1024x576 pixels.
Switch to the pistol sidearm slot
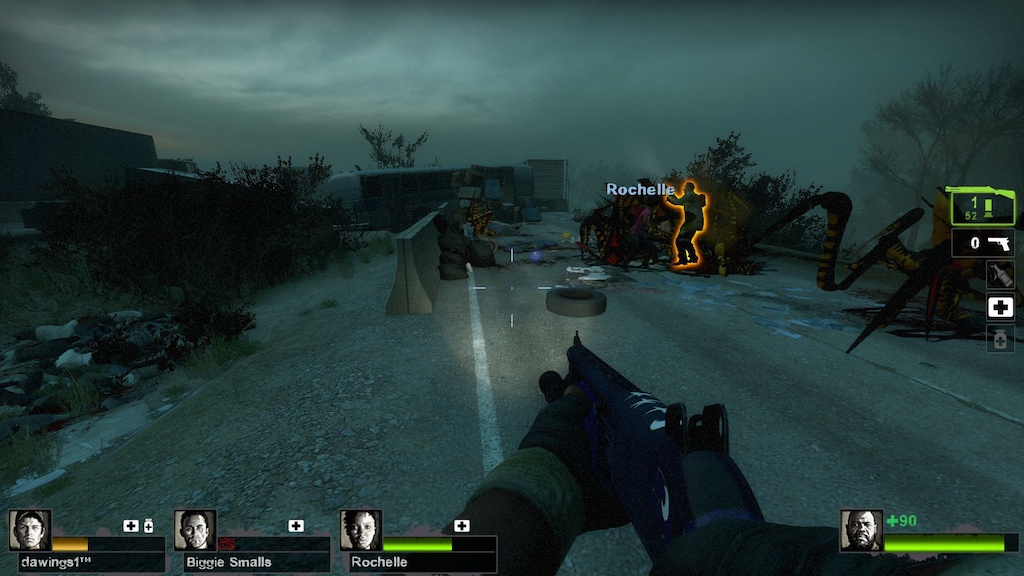coord(983,243)
